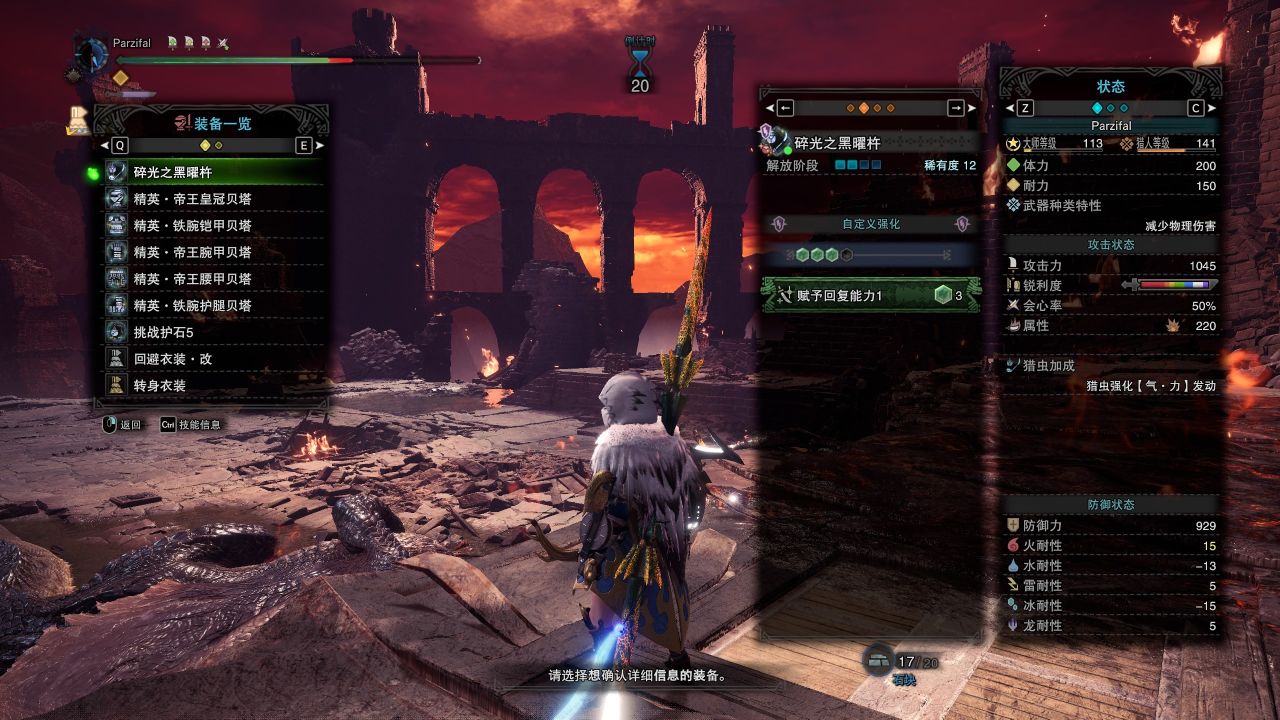Select 转身衣装 mantle entry
This screenshot has height=720, width=1280.
point(214,385)
